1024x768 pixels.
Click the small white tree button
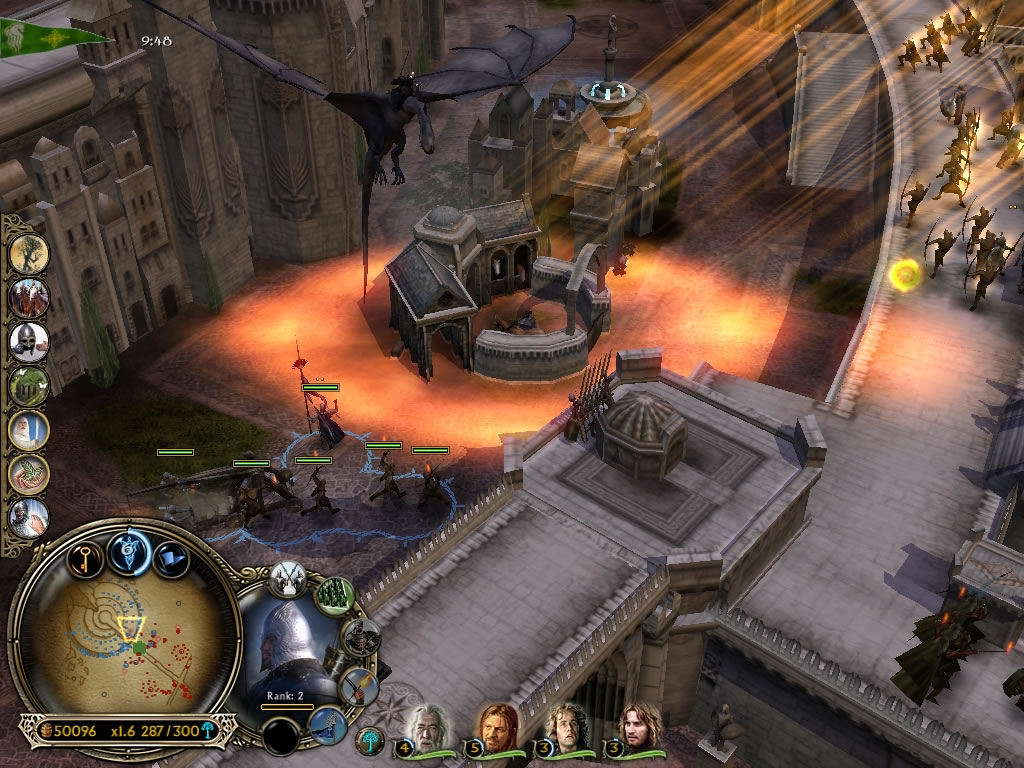369,740
